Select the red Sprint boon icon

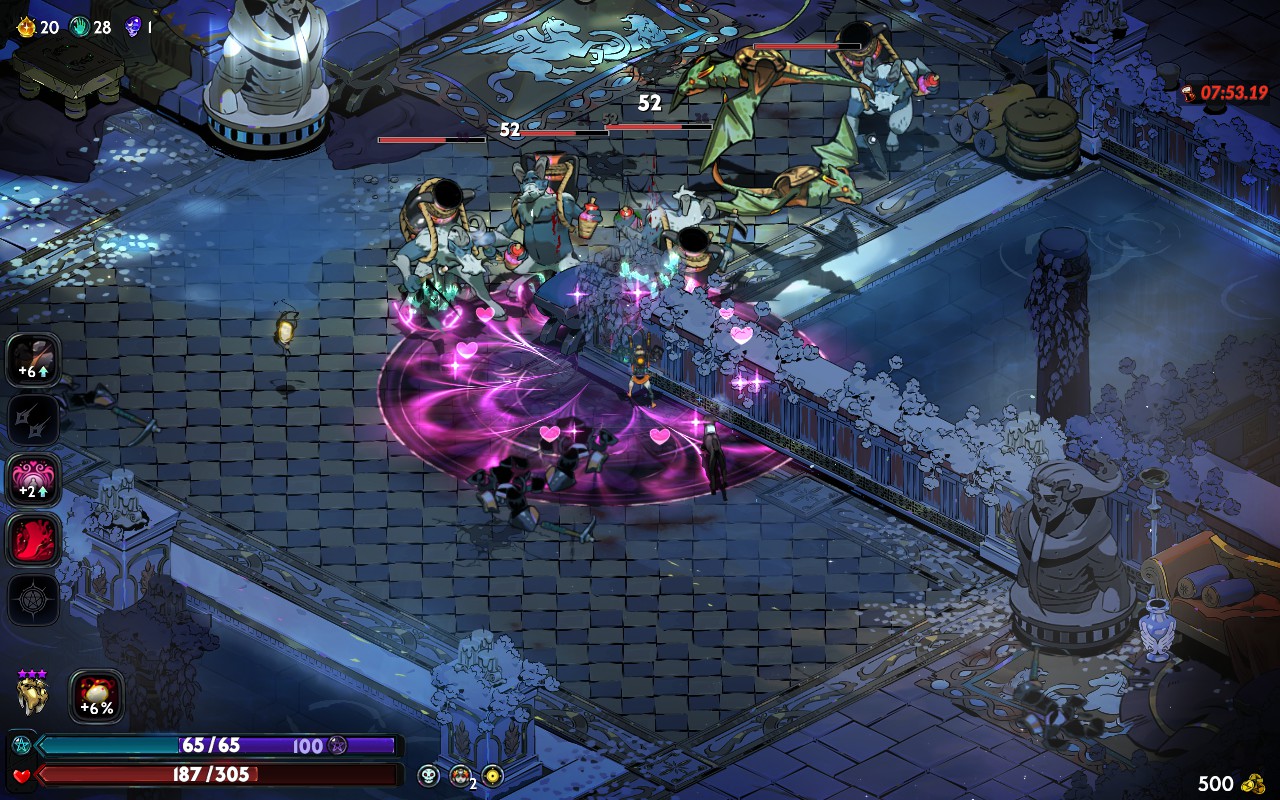pyautogui.click(x=34, y=540)
